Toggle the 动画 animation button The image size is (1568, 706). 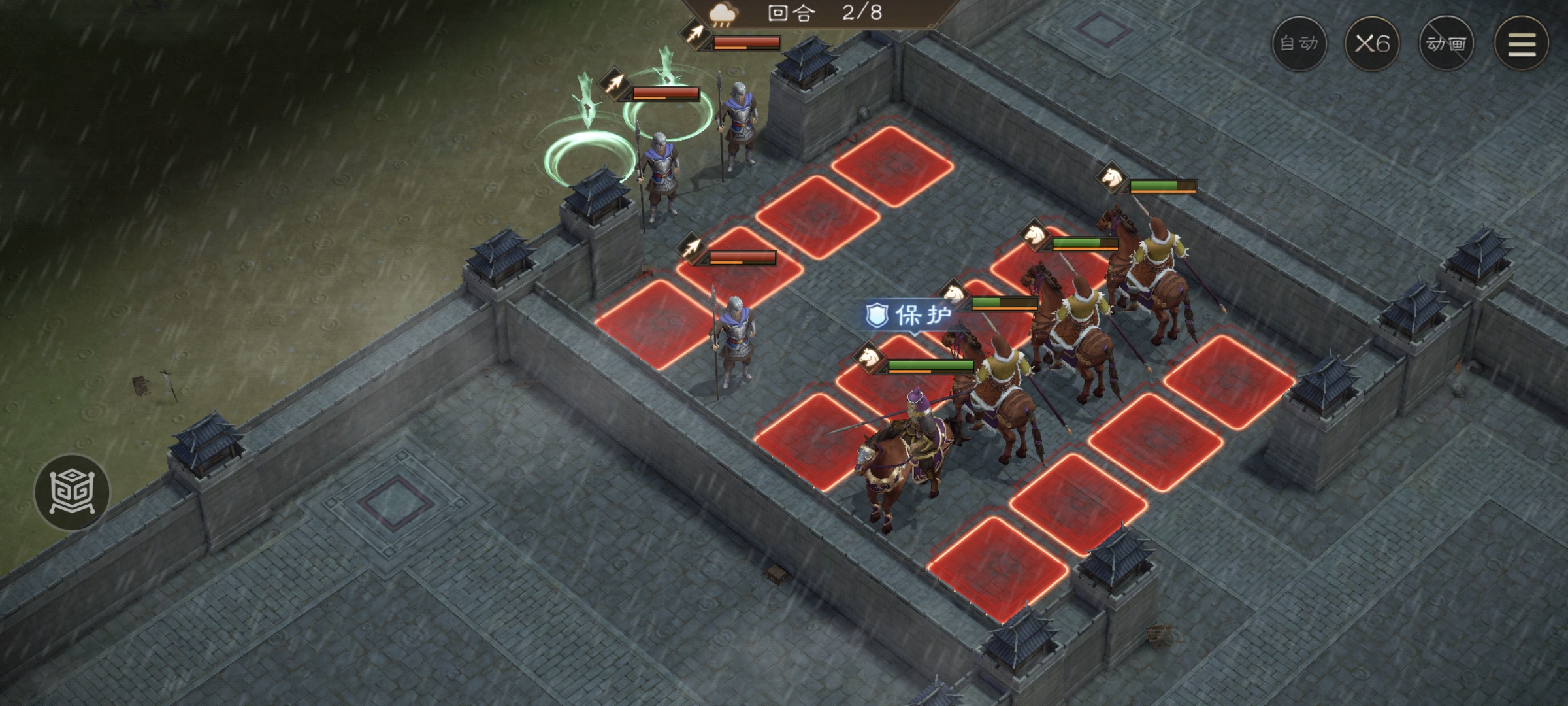(x=1446, y=44)
